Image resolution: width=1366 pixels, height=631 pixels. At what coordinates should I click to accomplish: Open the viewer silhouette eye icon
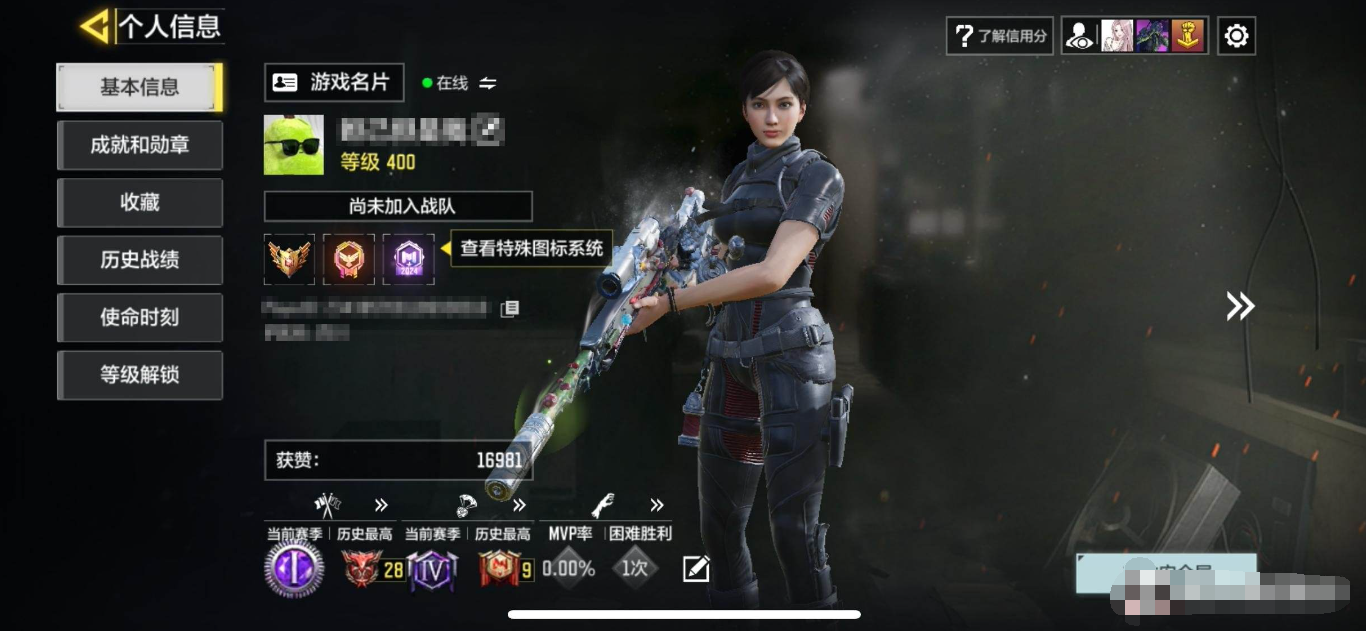click(x=1080, y=36)
